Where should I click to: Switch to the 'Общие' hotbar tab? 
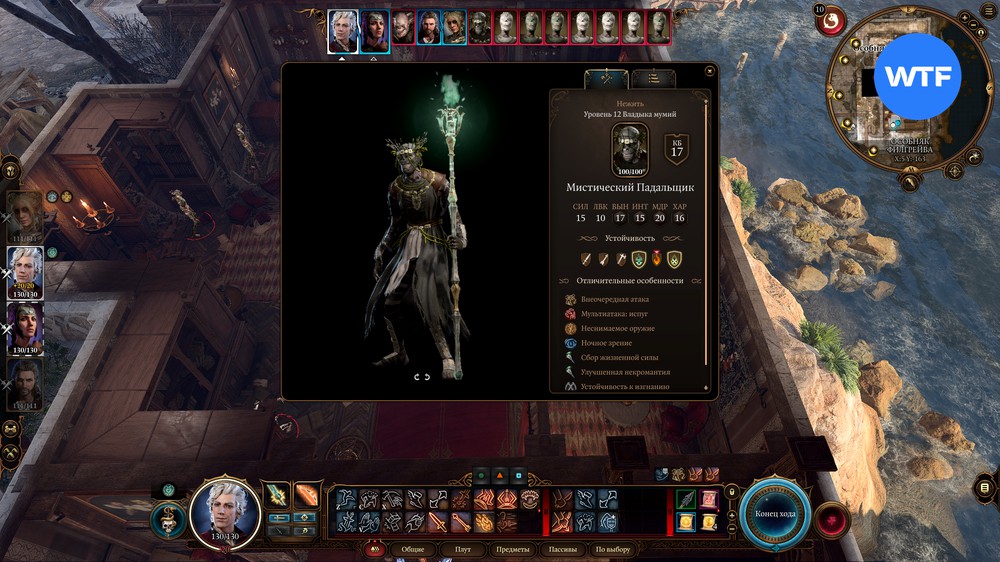tap(412, 549)
